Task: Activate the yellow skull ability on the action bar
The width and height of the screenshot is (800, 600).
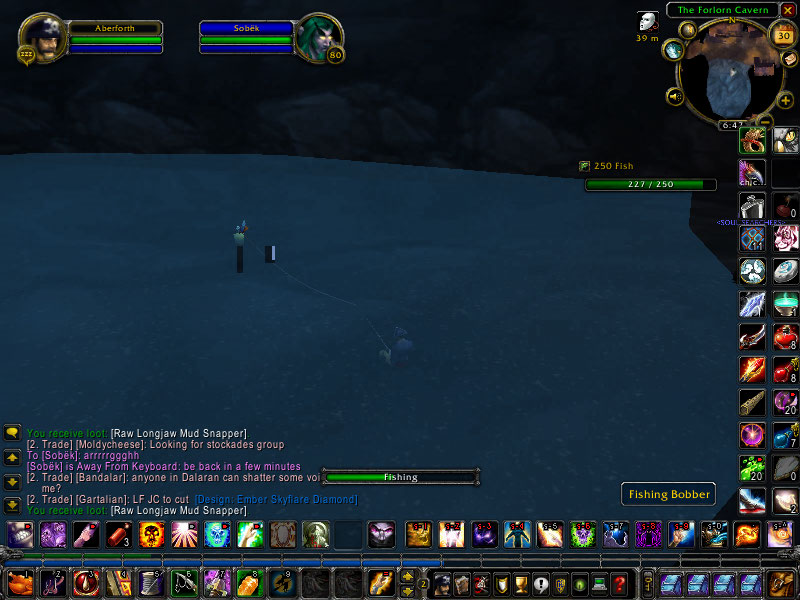Action: pos(152,535)
